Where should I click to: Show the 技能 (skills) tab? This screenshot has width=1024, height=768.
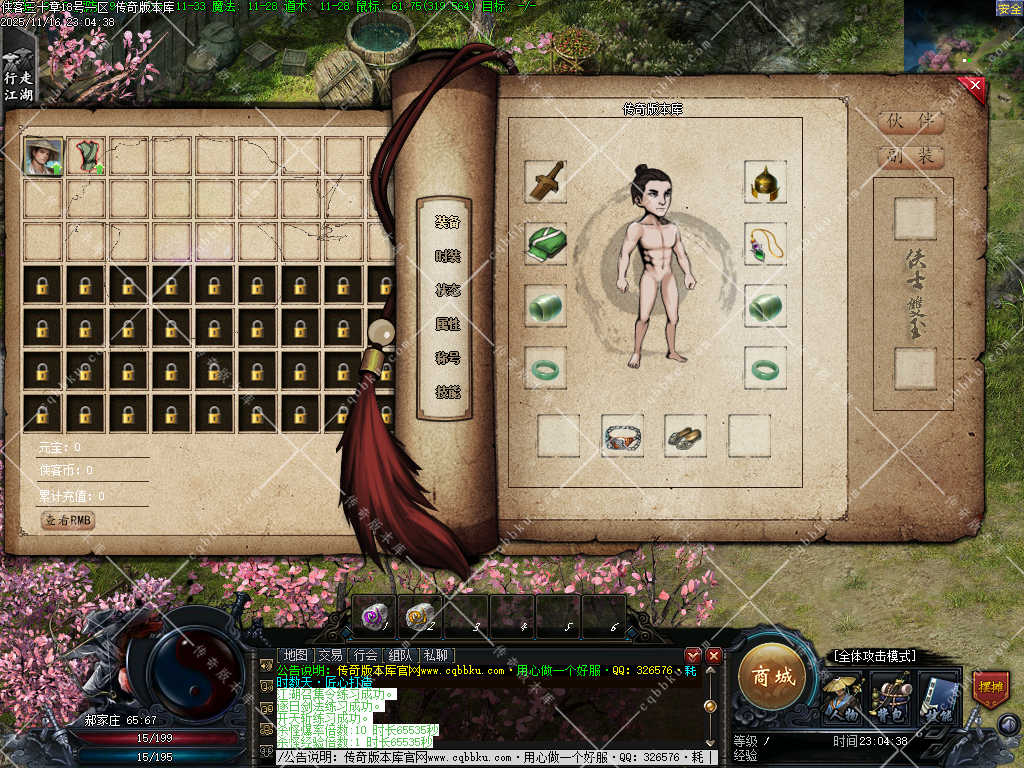point(447,392)
